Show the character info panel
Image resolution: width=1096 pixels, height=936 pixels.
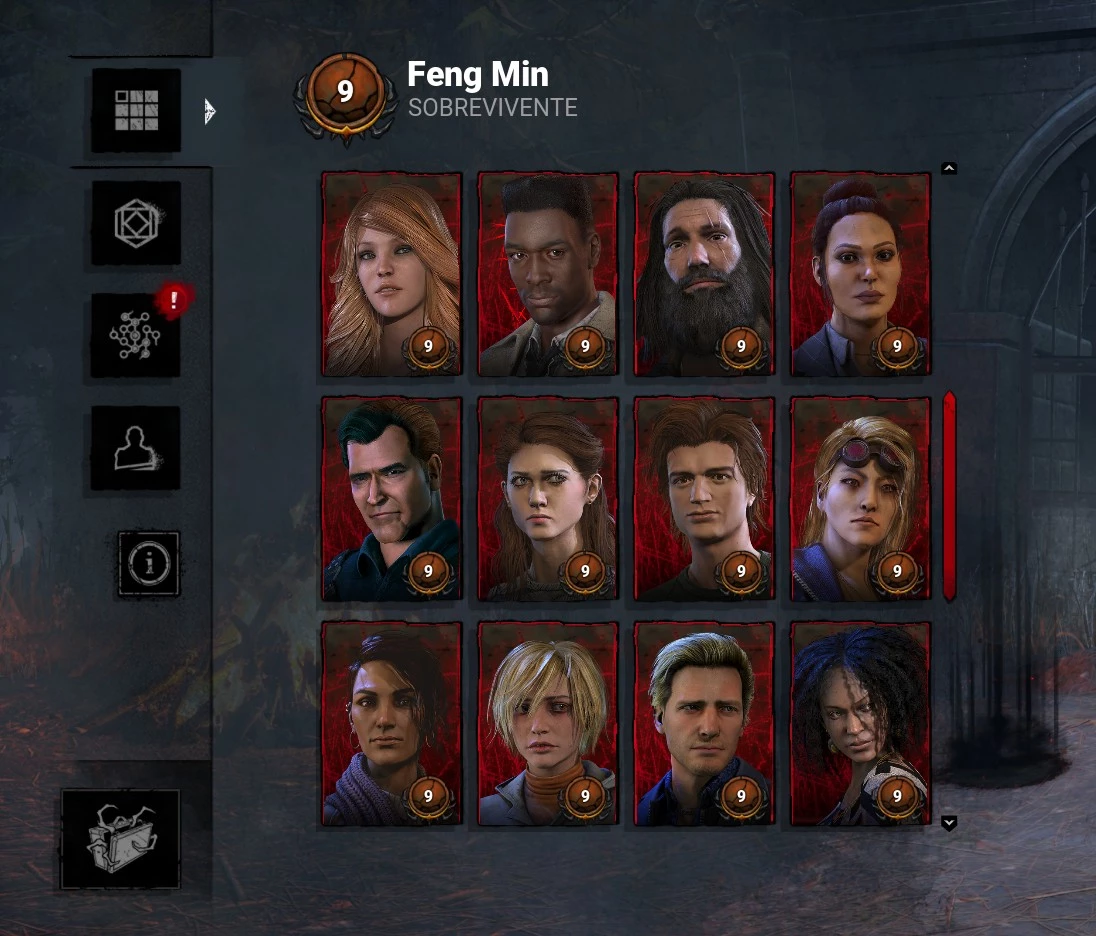[x=149, y=564]
